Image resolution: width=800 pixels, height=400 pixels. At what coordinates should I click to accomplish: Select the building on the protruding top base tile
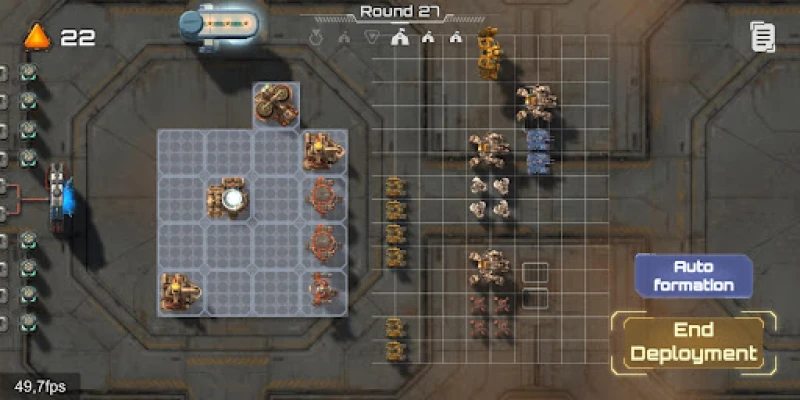pyautogui.click(x=277, y=102)
